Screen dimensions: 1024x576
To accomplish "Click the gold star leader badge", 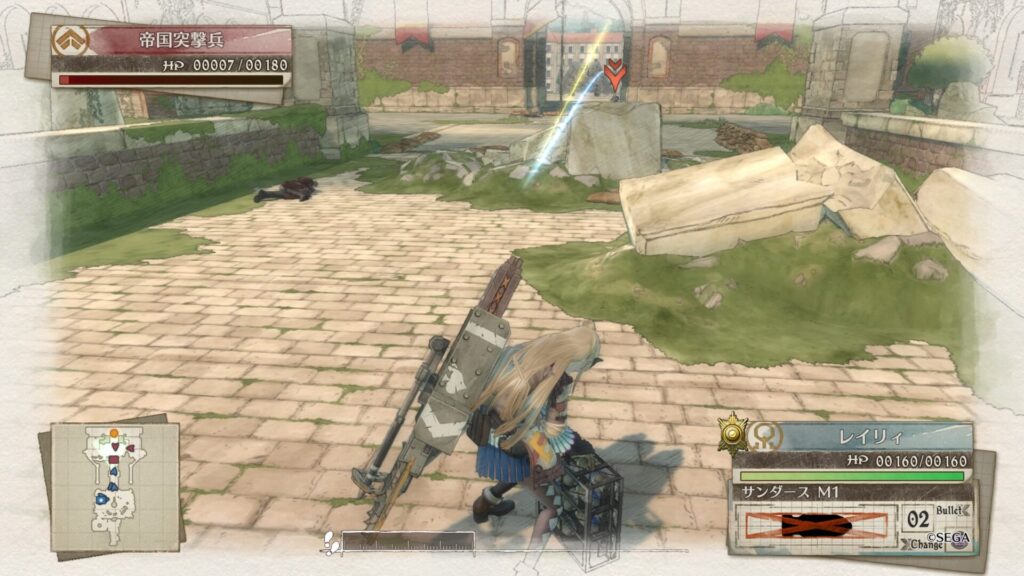I will pyautogui.click(x=734, y=432).
